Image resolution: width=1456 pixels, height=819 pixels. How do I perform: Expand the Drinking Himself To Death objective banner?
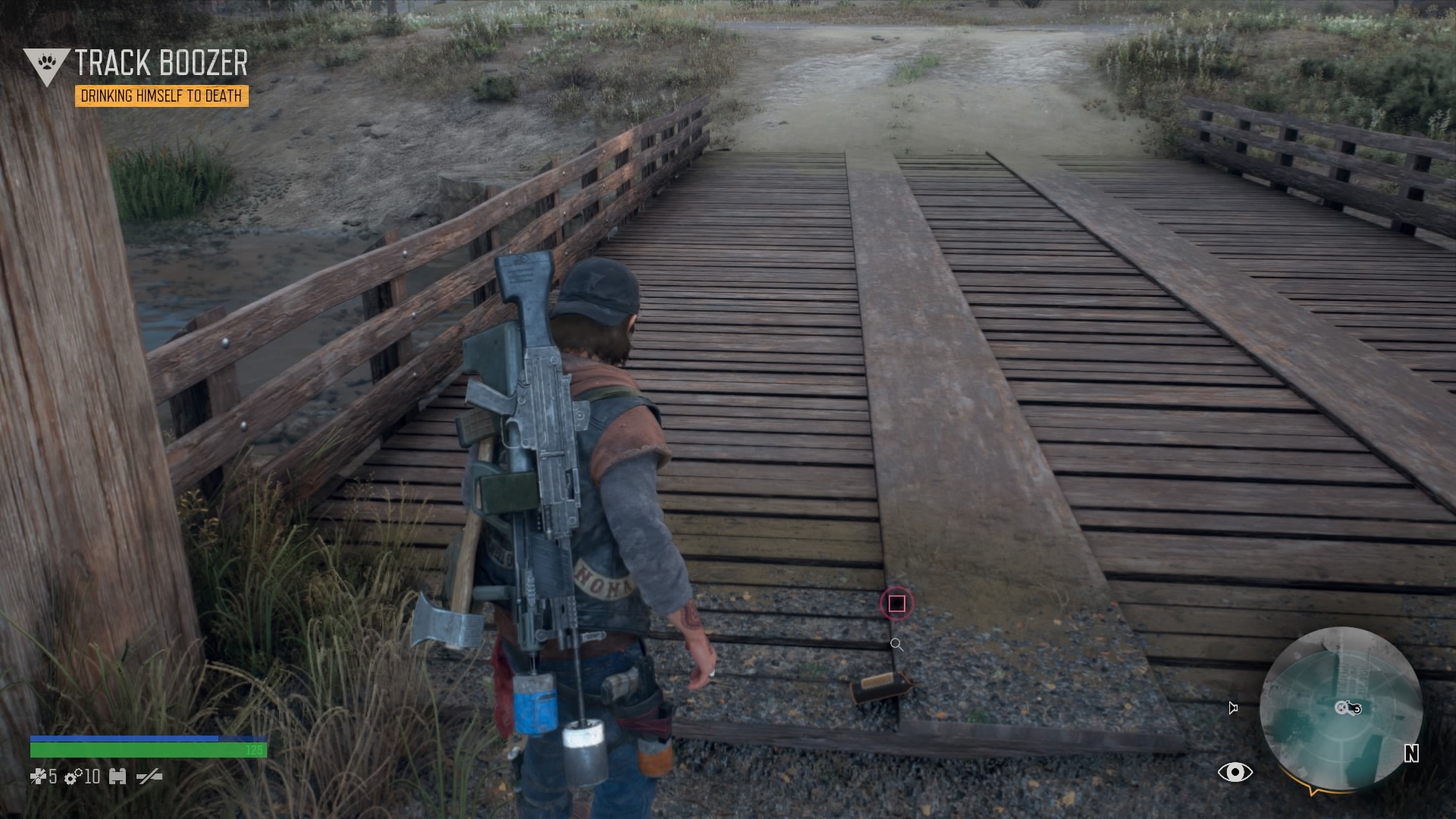(164, 96)
